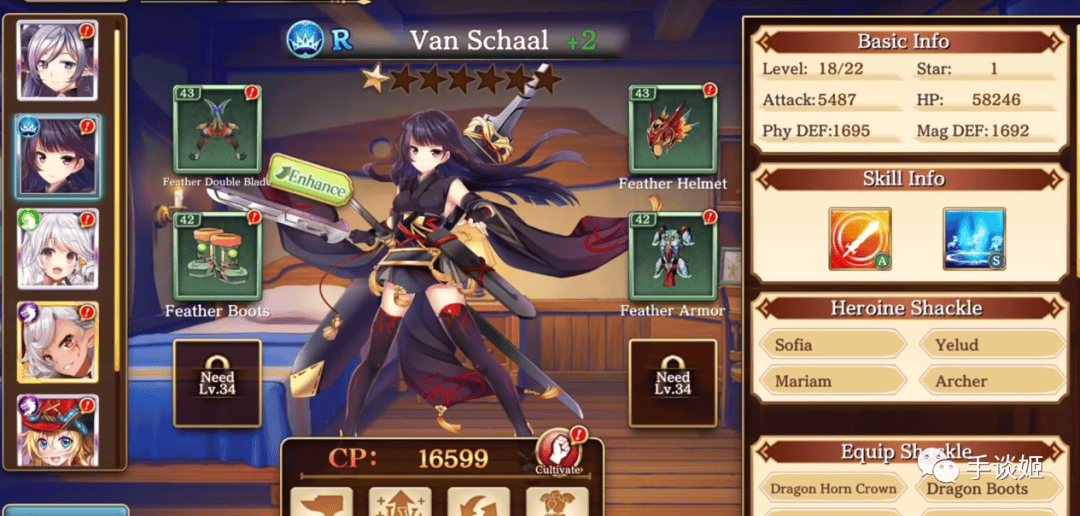Select the Feather Helmet equipment slot
Viewport: 1080px width, 516px height.
click(672, 129)
